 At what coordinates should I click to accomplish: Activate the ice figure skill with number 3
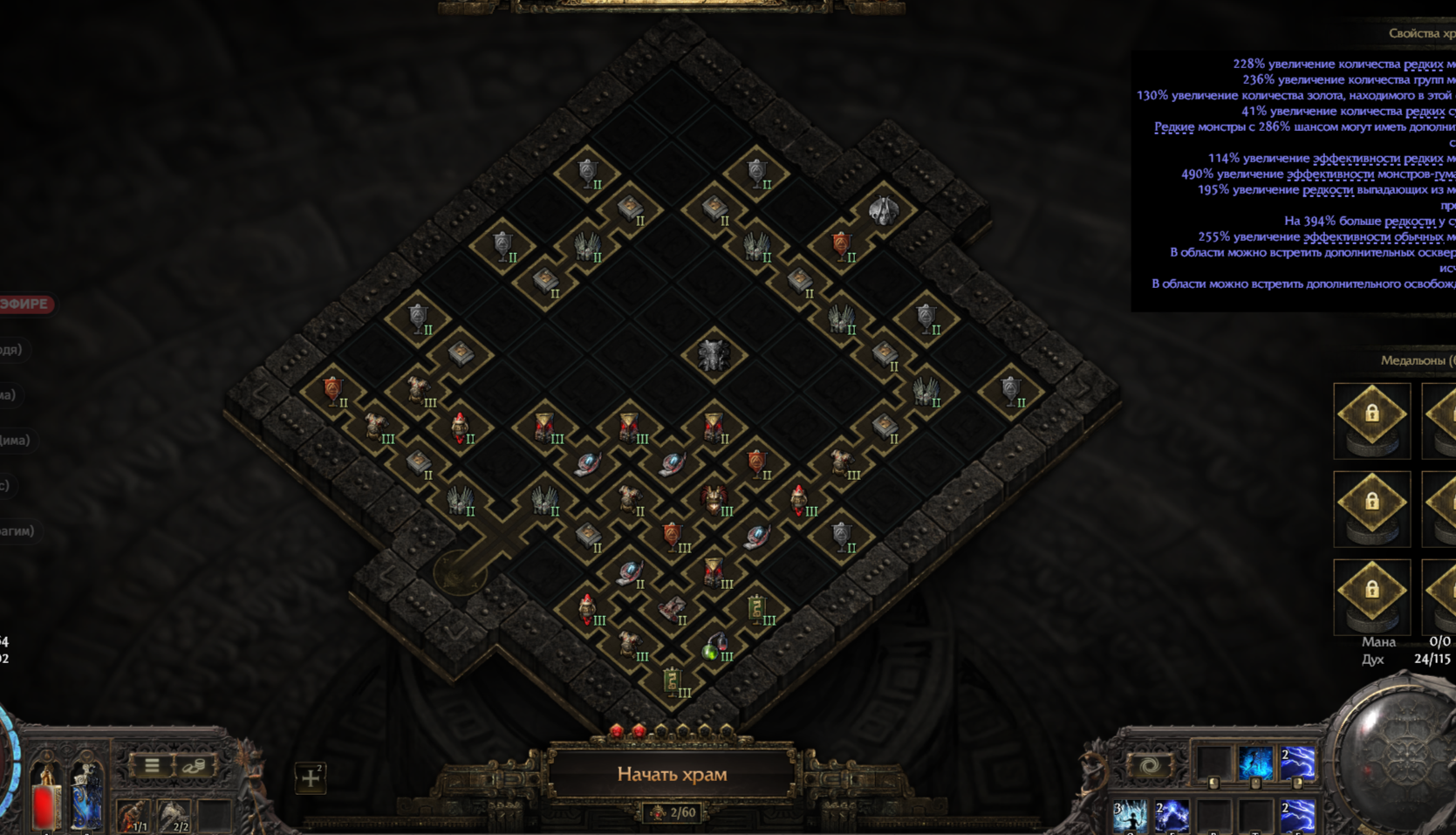click(x=1129, y=817)
